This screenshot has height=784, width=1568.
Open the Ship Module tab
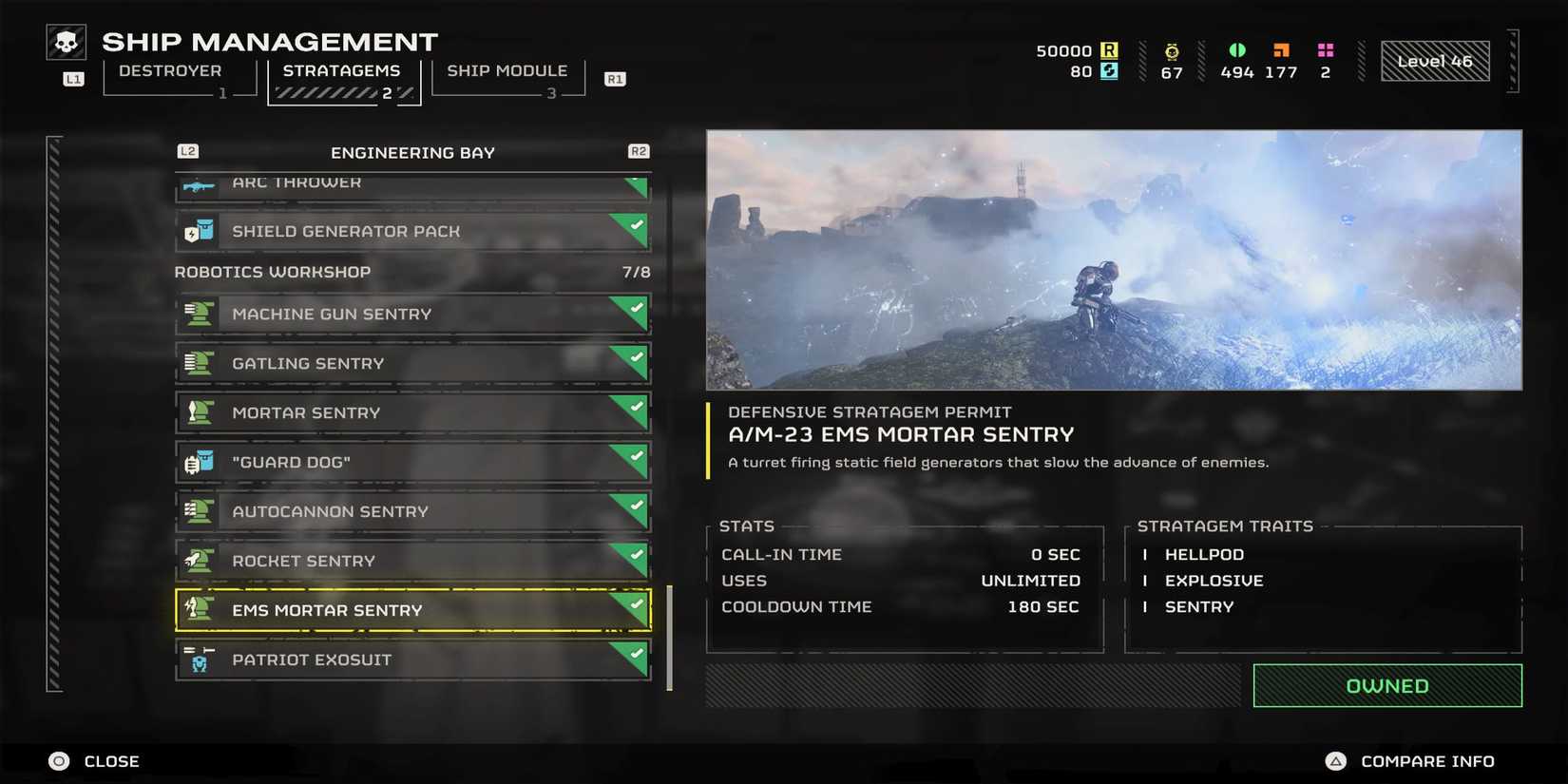(x=507, y=70)
